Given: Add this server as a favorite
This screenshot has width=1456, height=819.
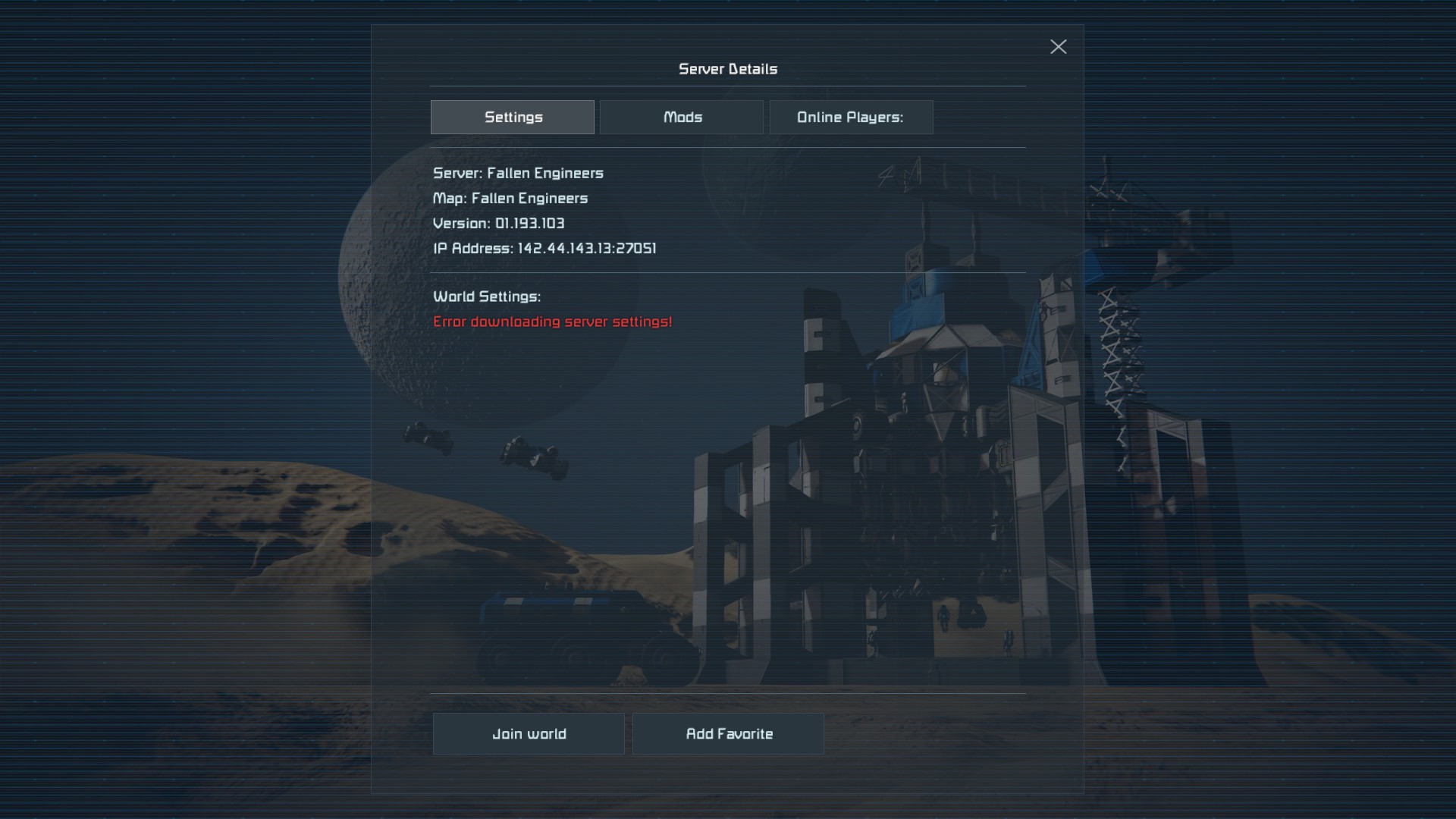Looking at the screenshot, I should (728, 734).
